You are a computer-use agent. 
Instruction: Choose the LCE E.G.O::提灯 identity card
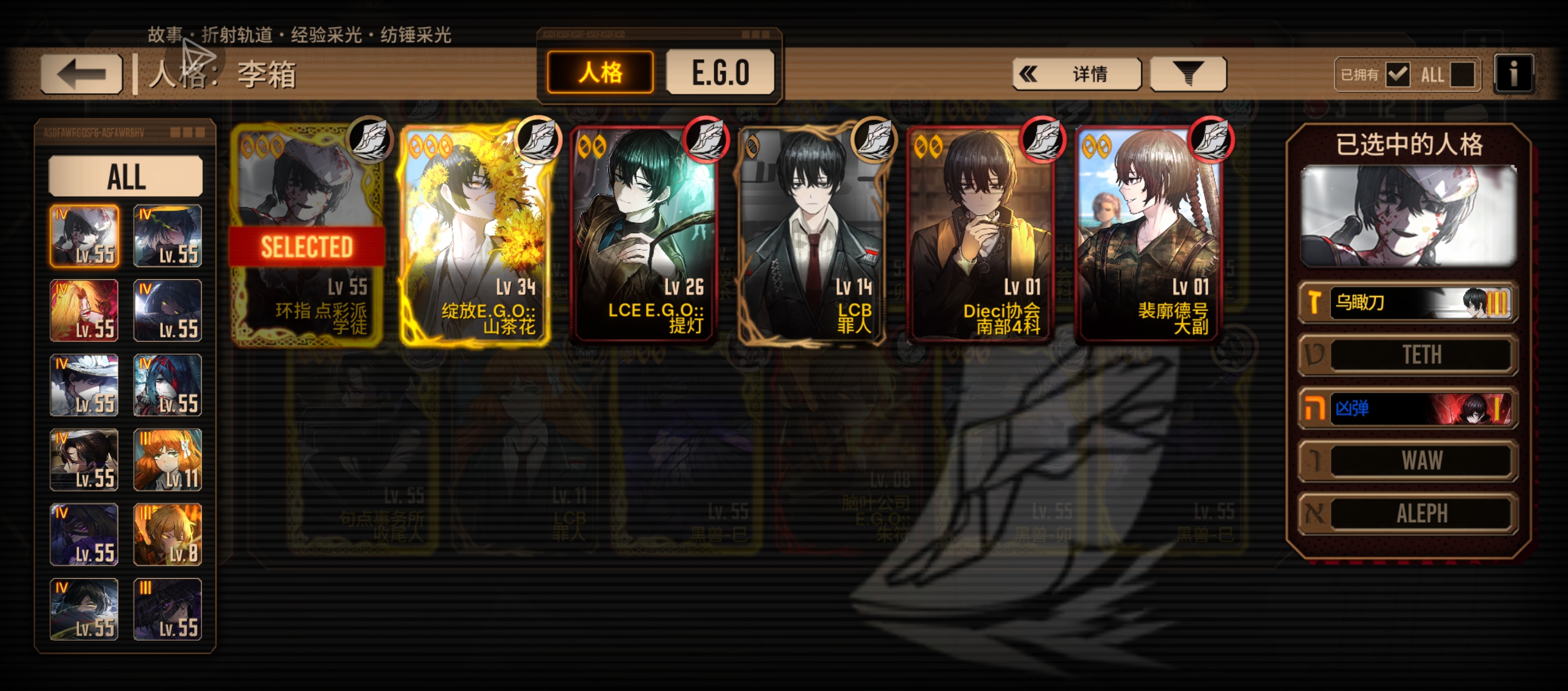click(x=644, y=235)
